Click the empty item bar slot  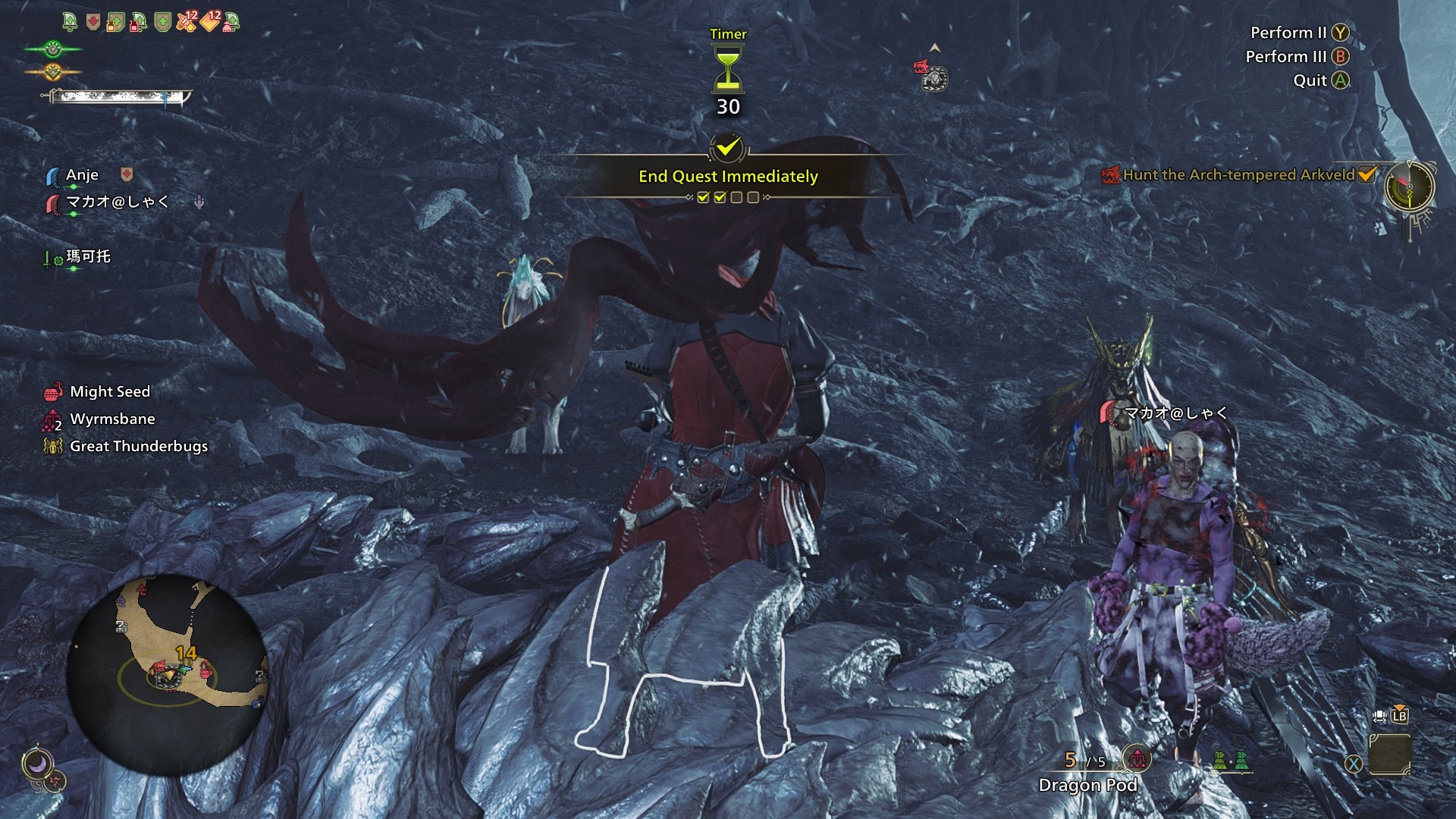tap(1390, 755)
